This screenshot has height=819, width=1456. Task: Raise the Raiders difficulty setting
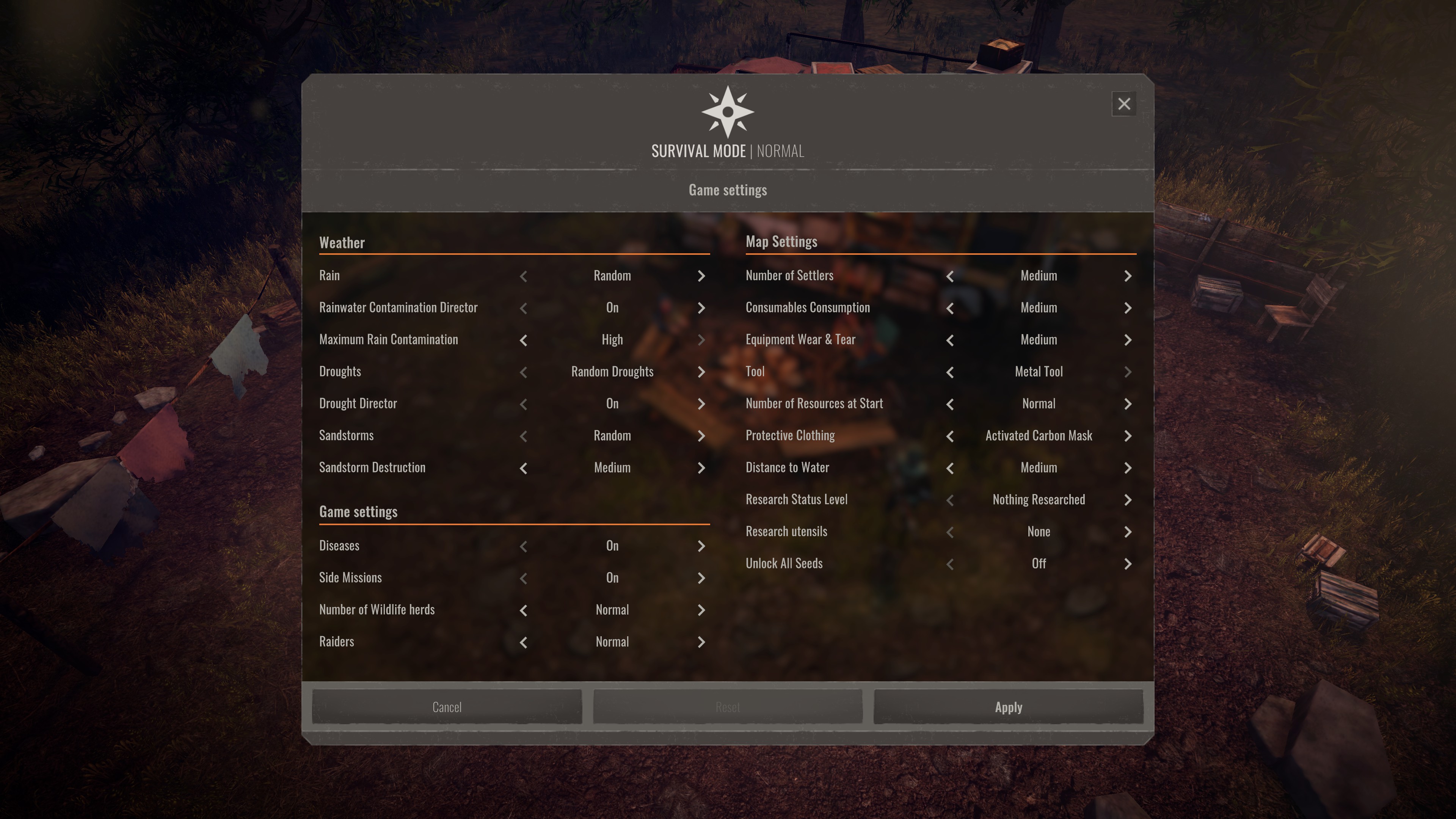(701, 642)
